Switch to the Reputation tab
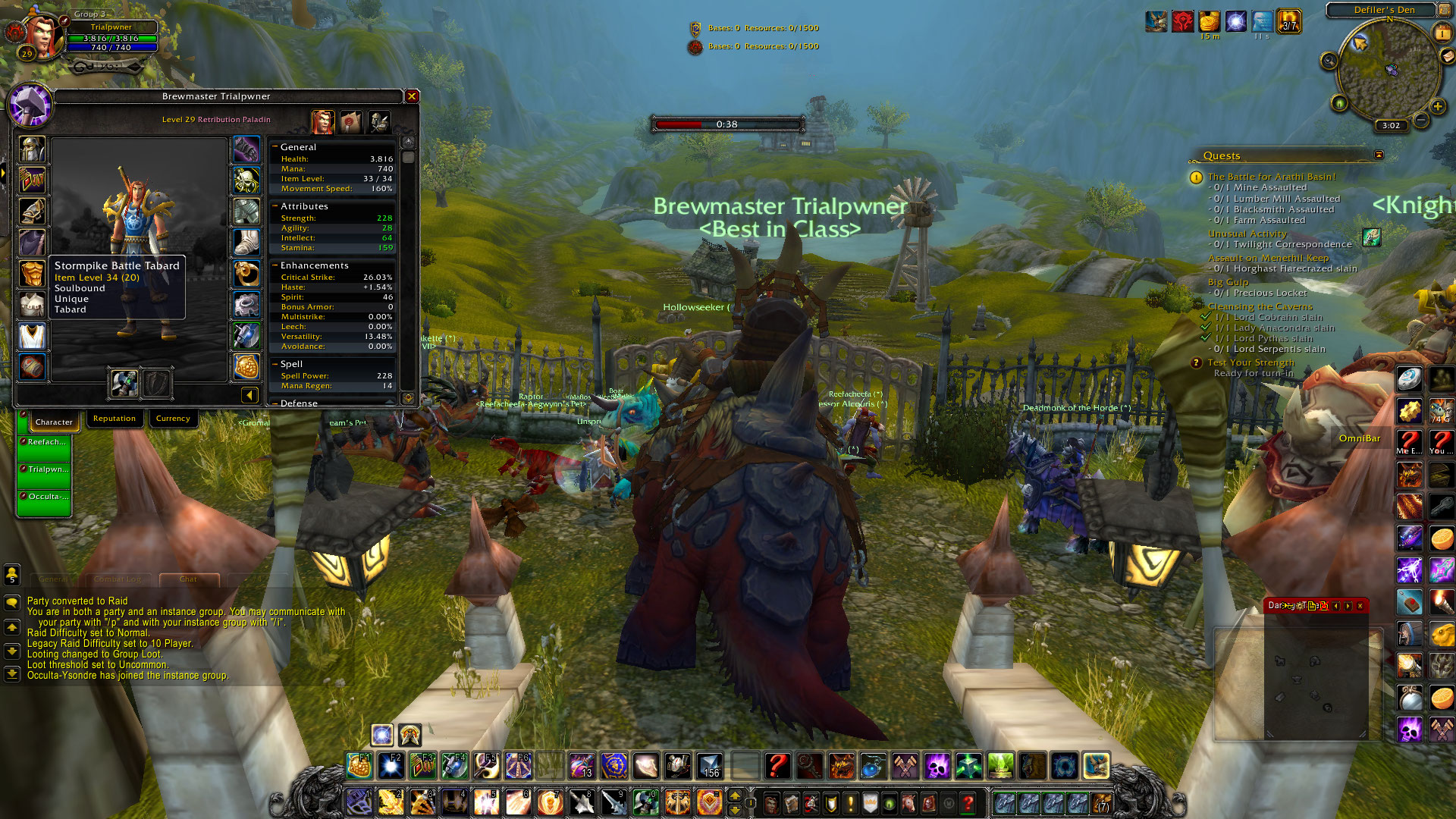1456x819 pixels. [115, 419]
